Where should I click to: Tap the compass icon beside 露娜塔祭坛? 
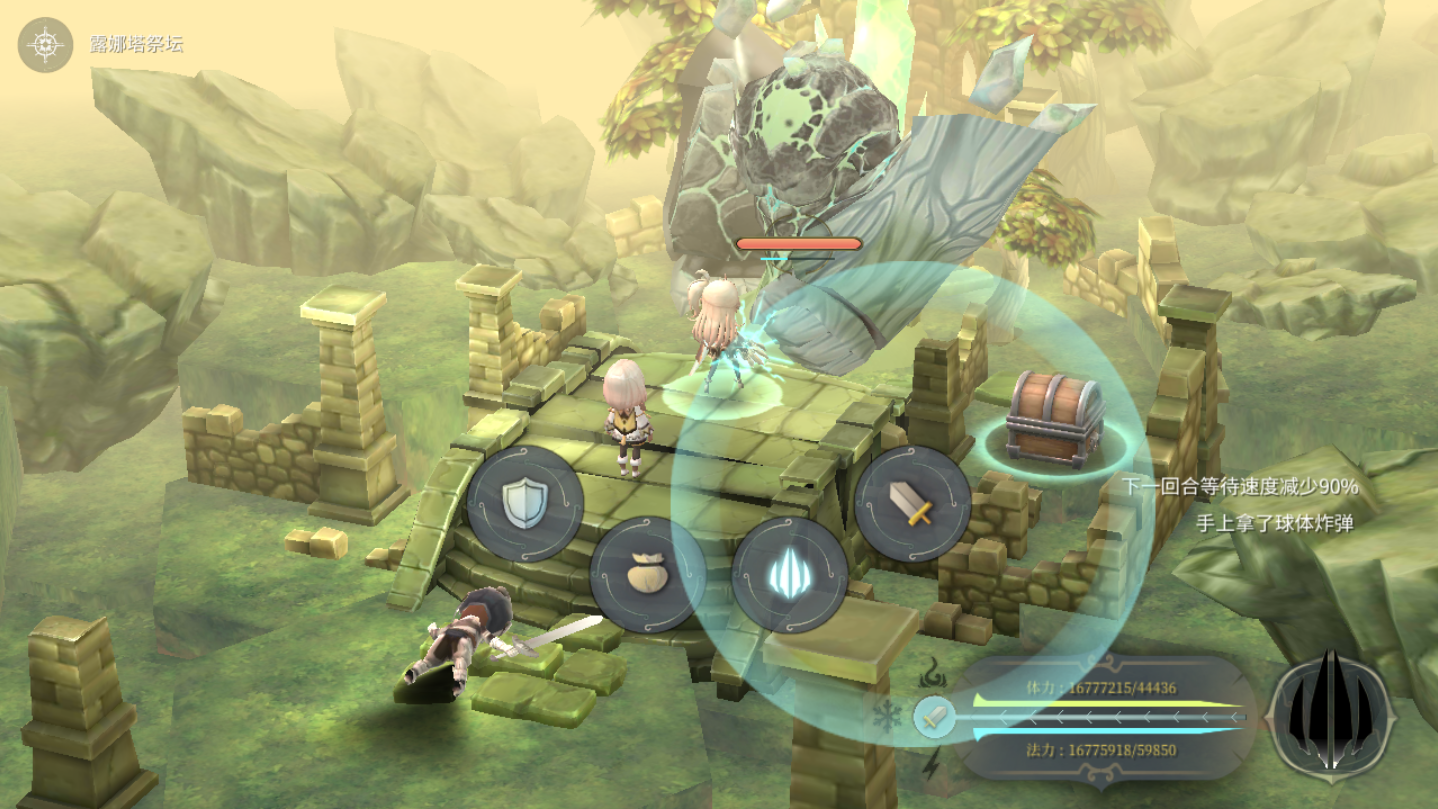coord(46,45)
